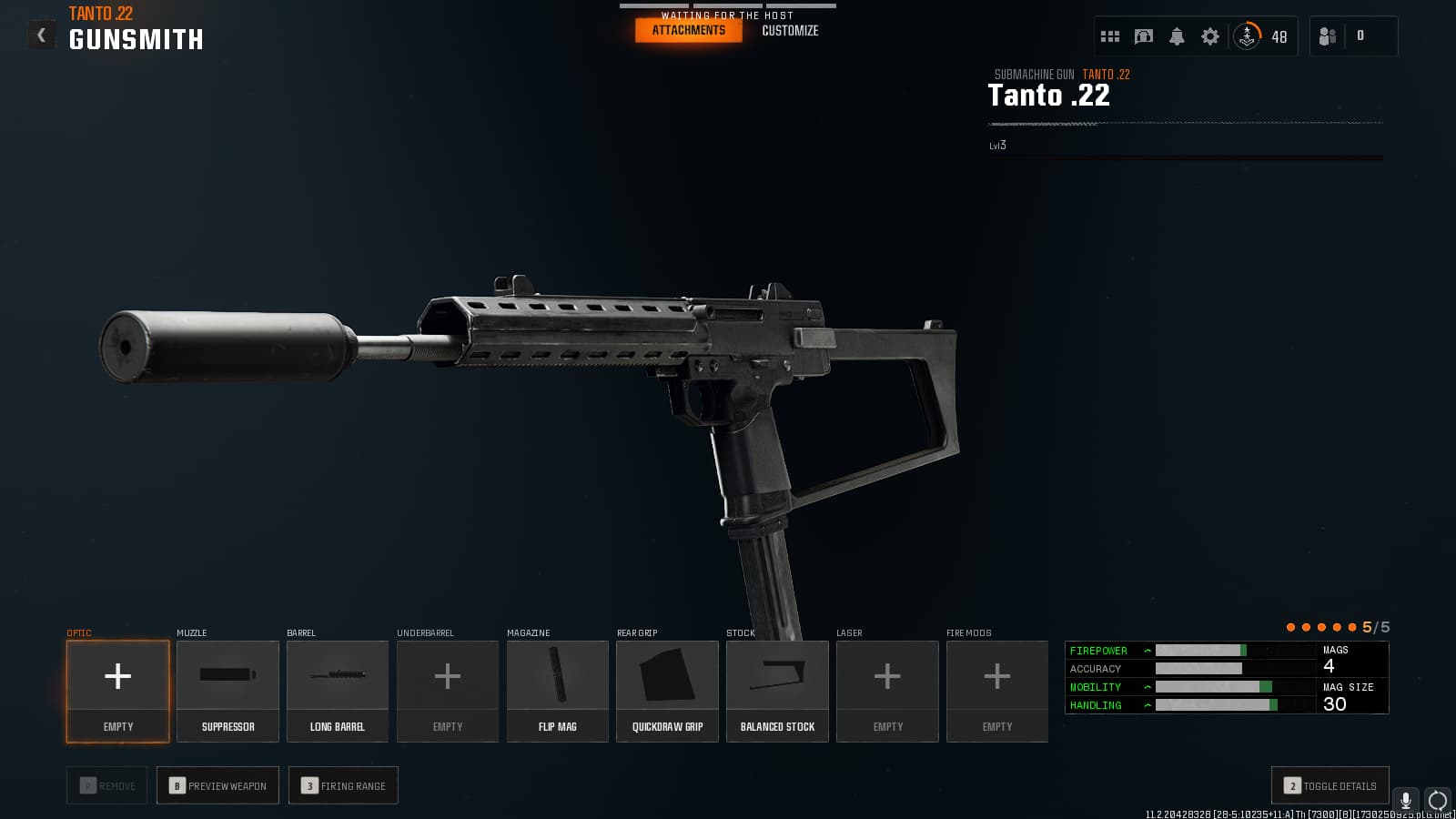Screen dimensions: 1456x819
Task: Toggle weapon details panel
Action: point(1330,785)
